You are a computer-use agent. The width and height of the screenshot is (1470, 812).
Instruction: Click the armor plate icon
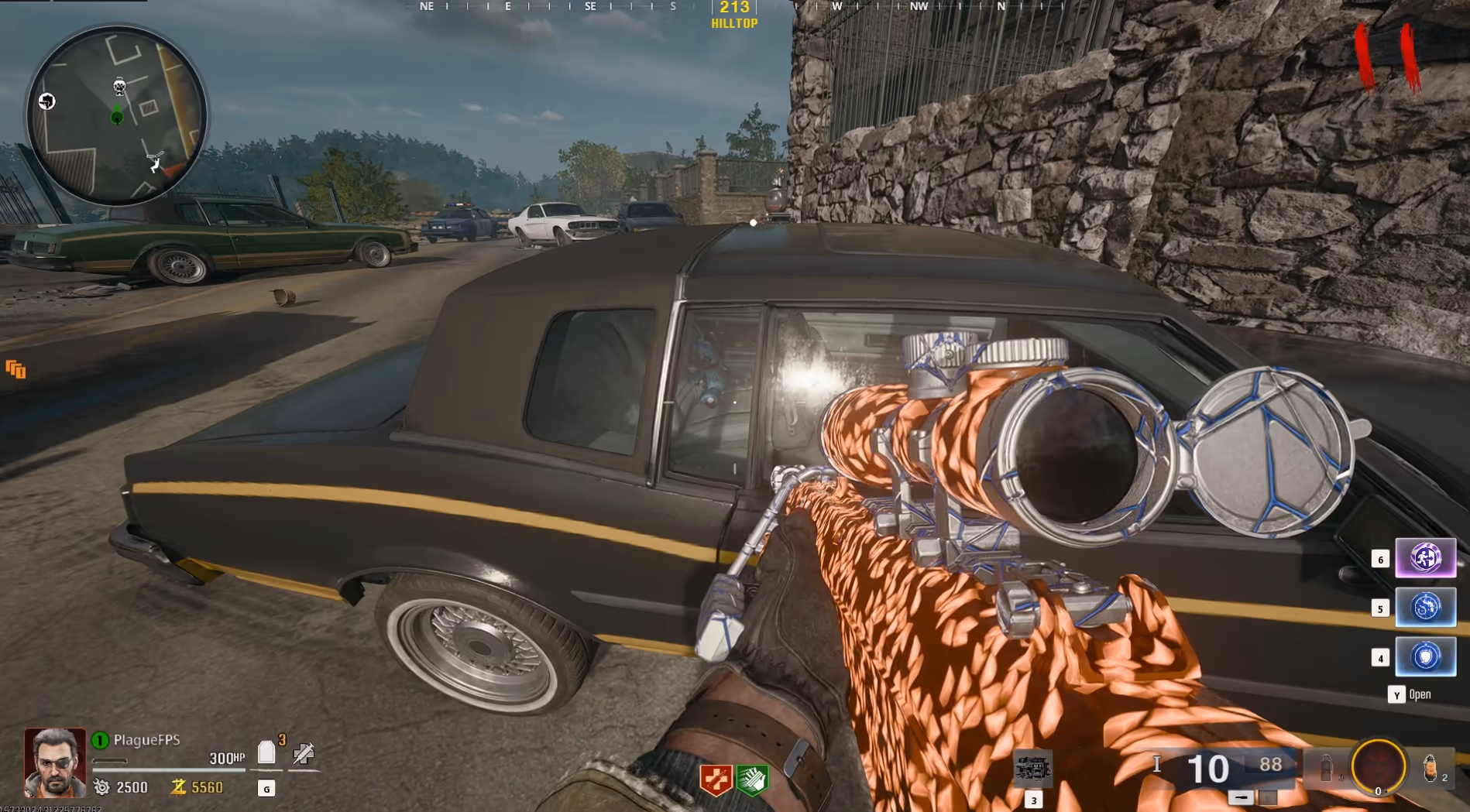point(266,752)
